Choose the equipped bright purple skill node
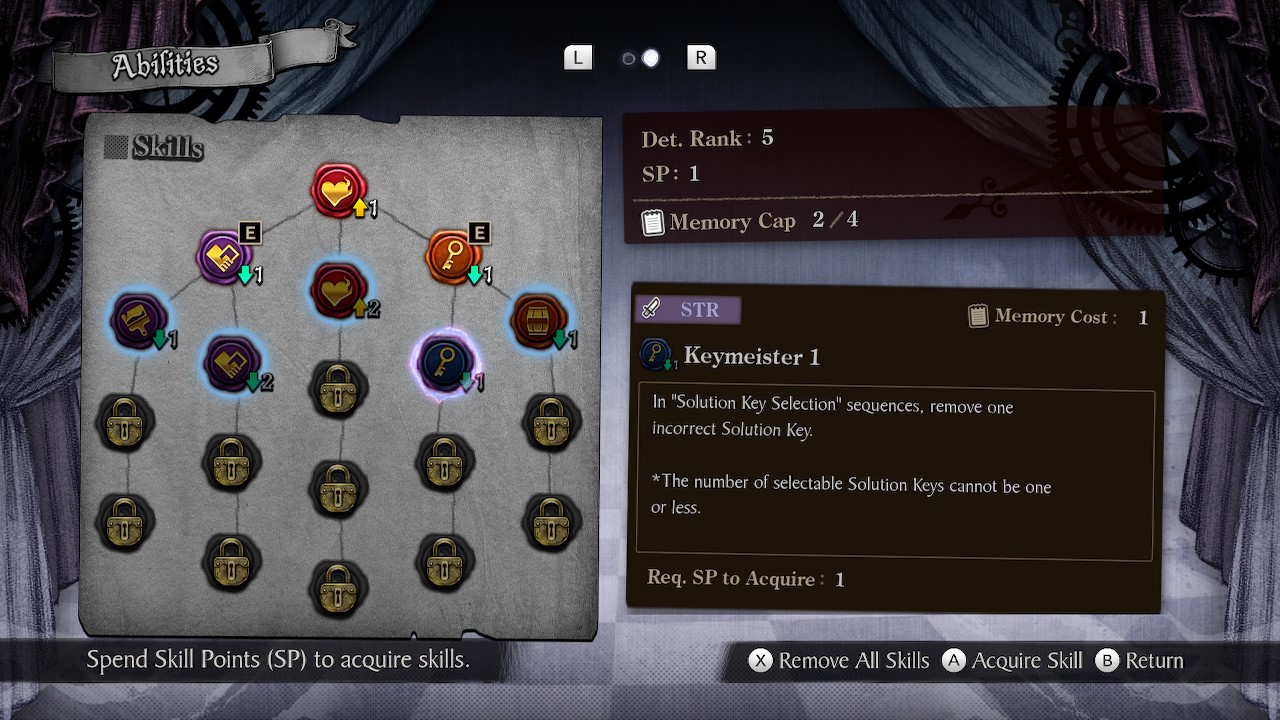 (x=224, y=257)
